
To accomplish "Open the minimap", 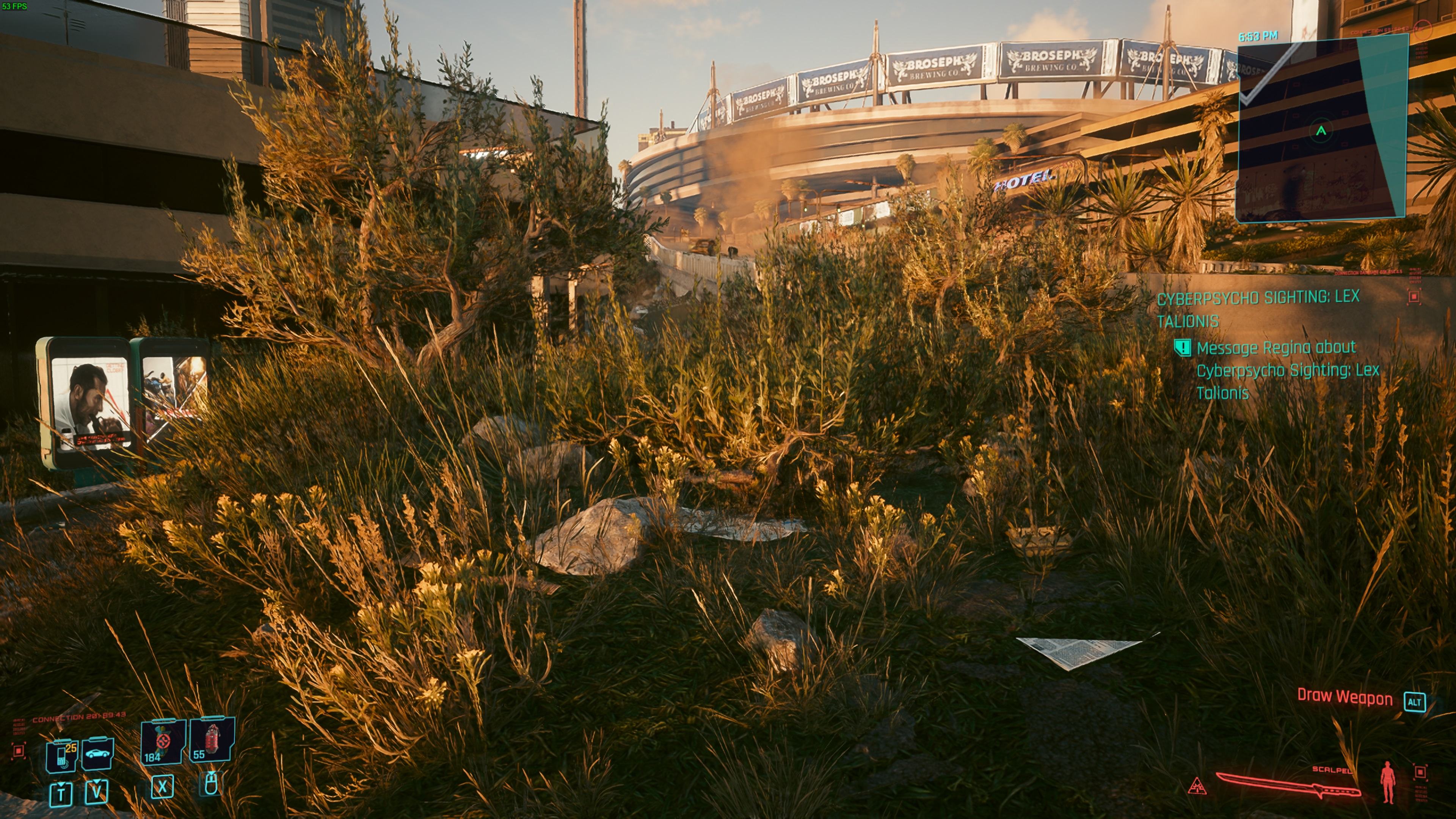I will [1321, 129].
